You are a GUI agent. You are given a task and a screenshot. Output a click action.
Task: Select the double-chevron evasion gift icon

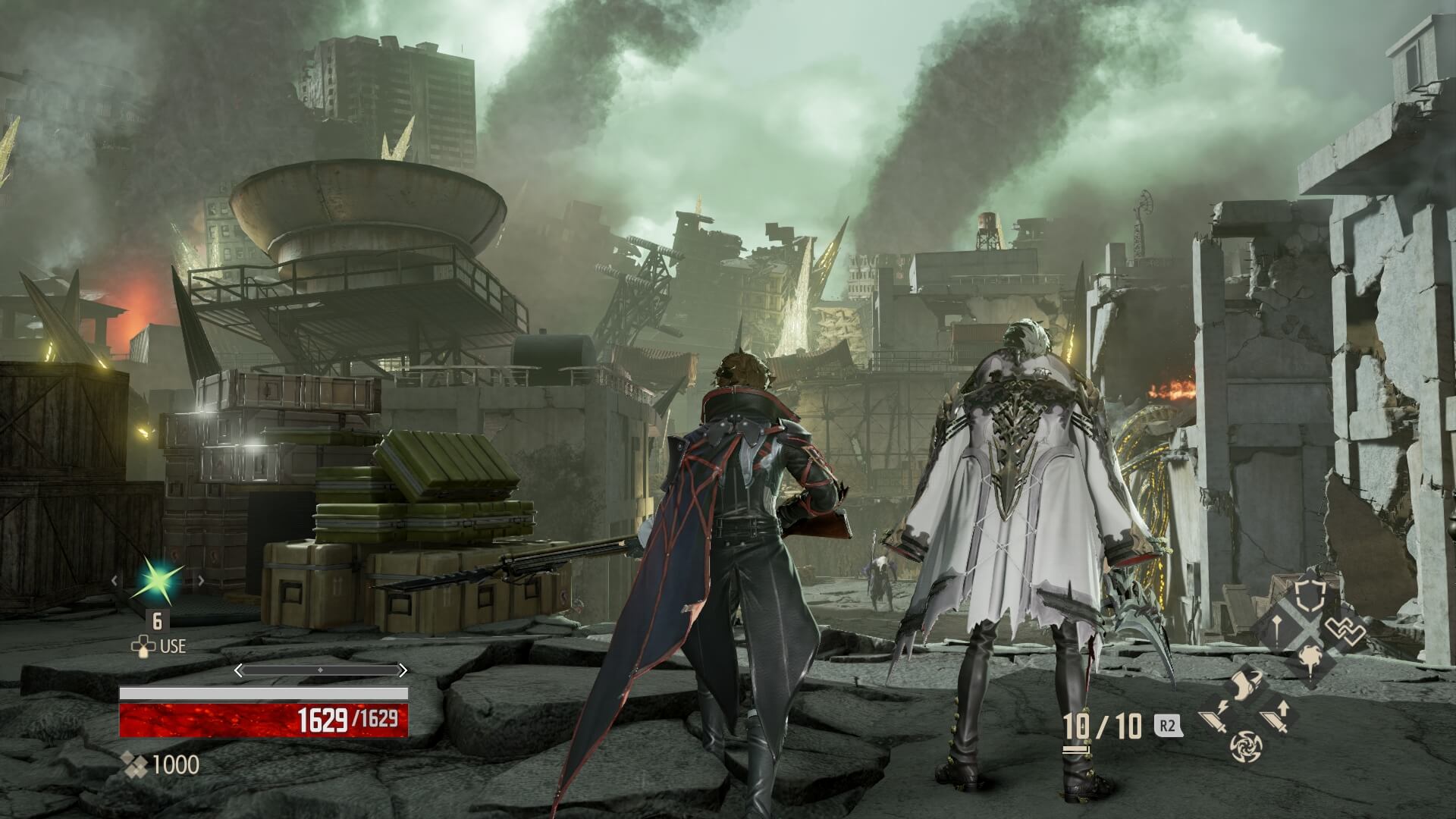[1345, 632]
